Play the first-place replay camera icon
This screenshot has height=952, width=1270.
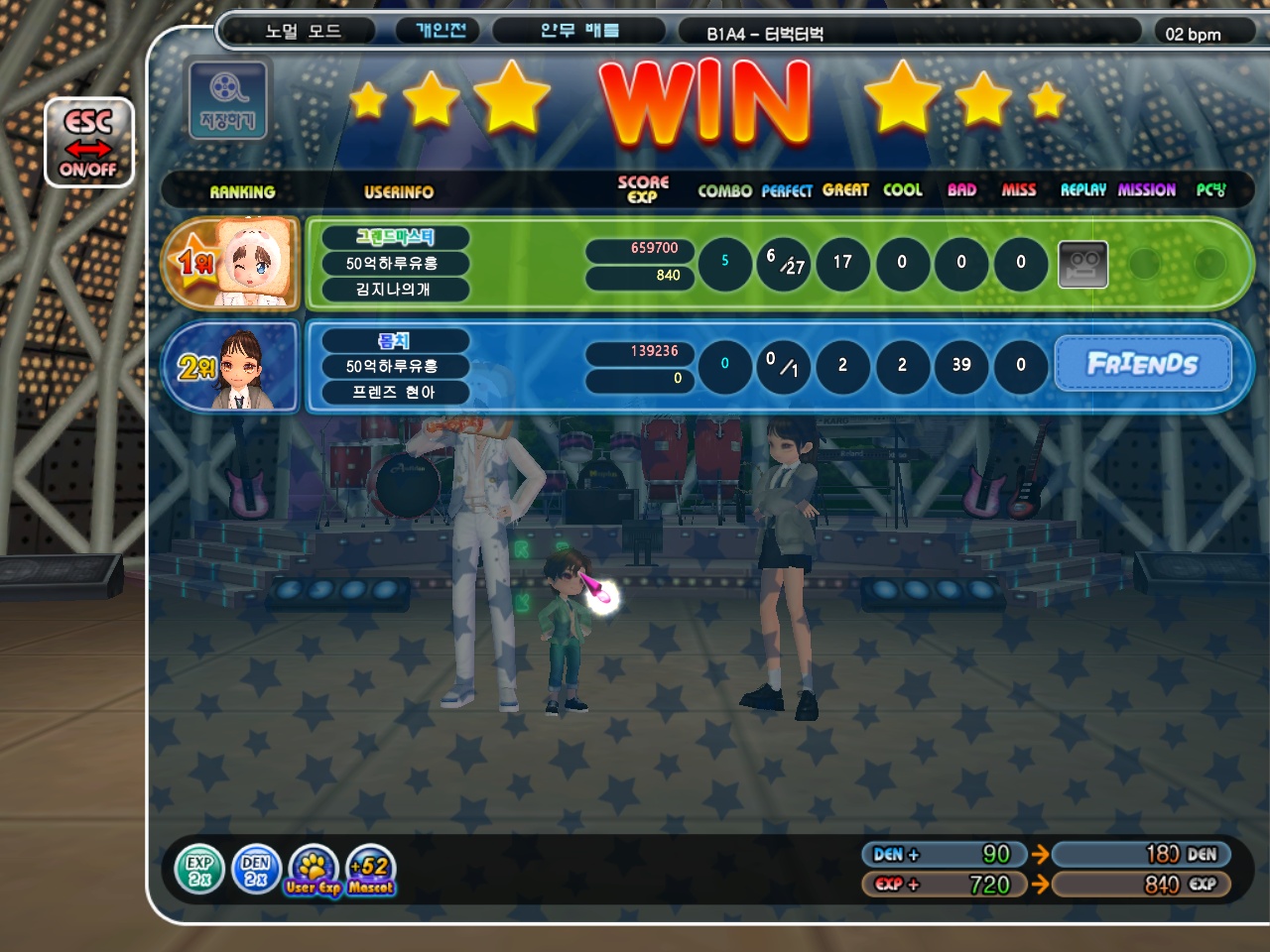1082,264
